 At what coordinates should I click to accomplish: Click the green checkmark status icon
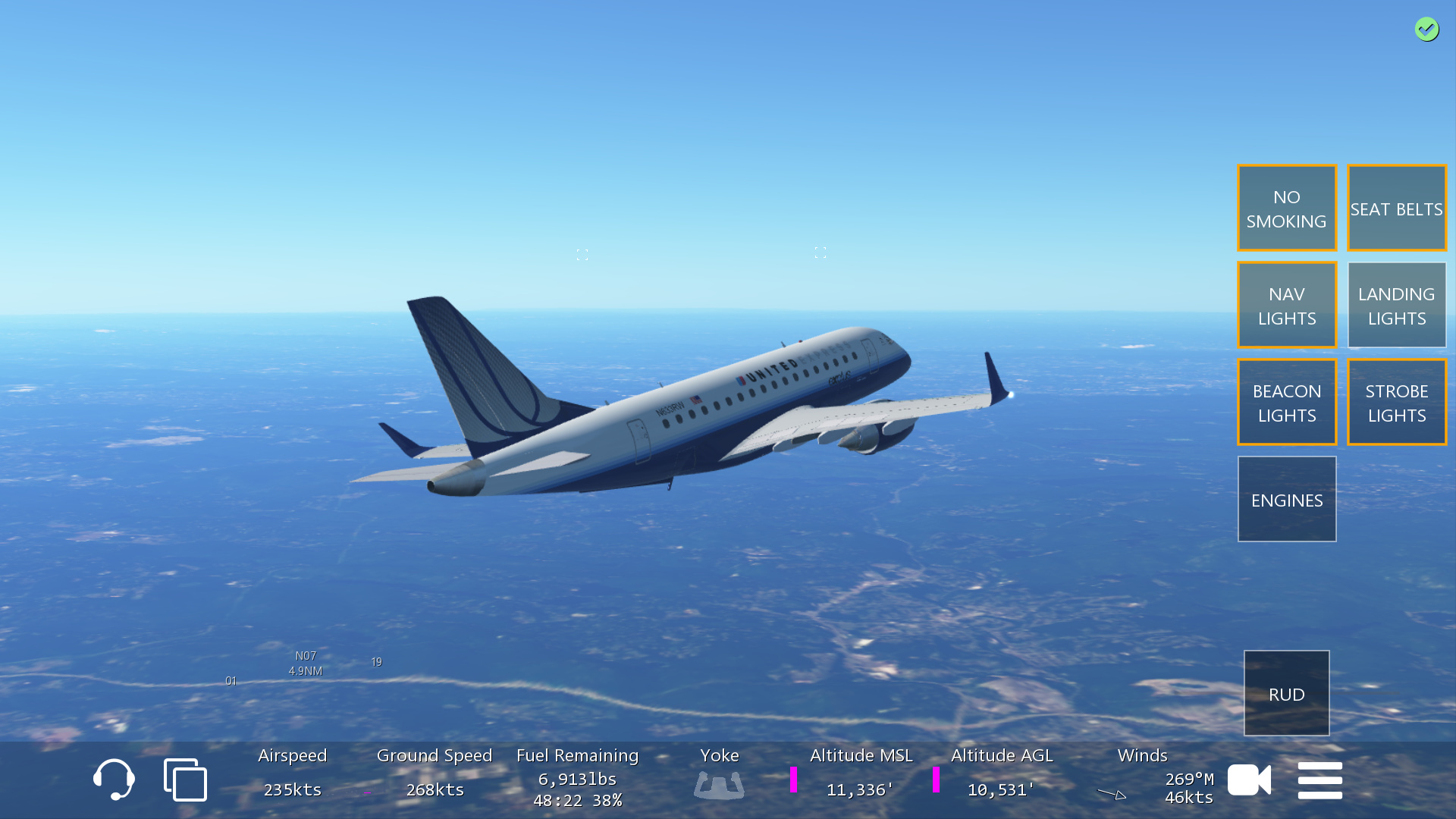click(1426, 30)
